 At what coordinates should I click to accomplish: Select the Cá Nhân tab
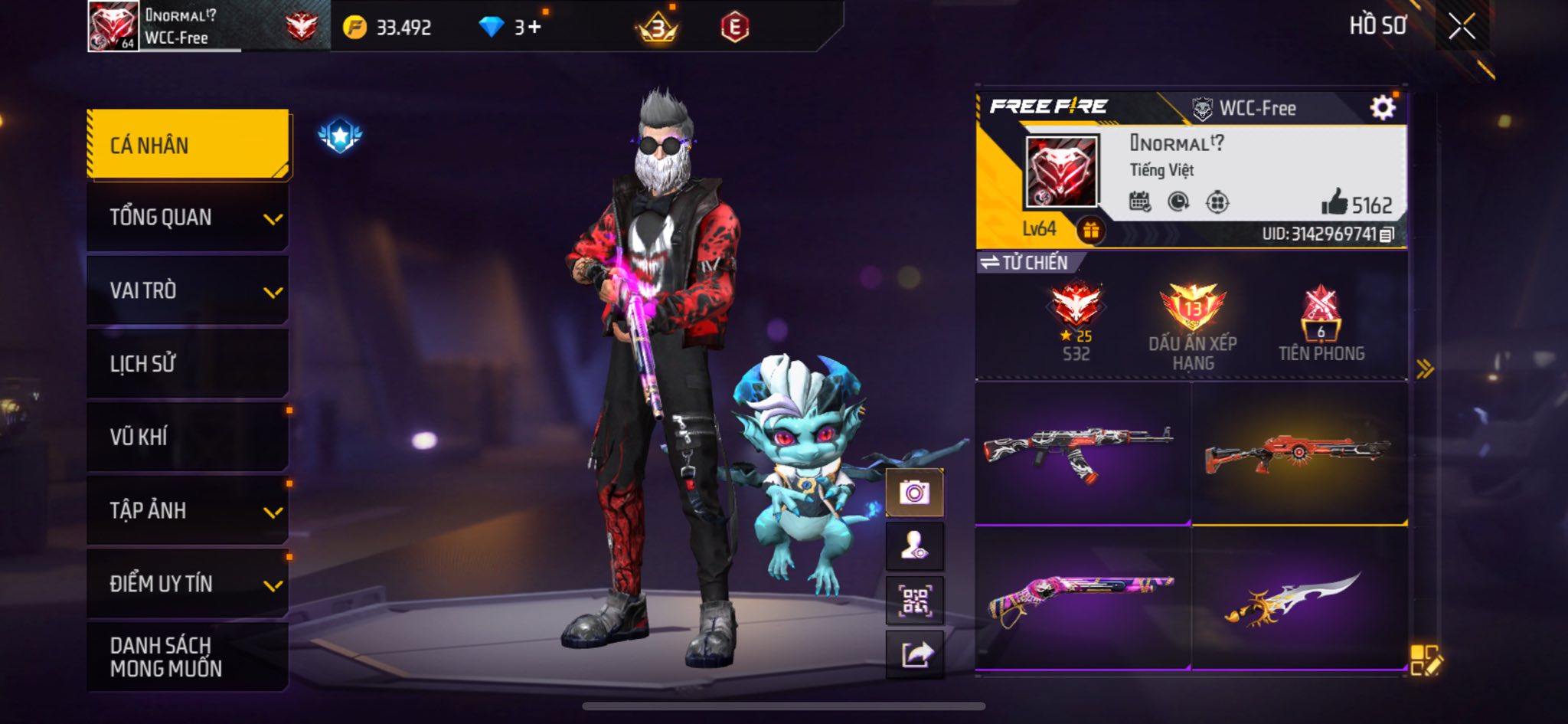pos(188,145)
